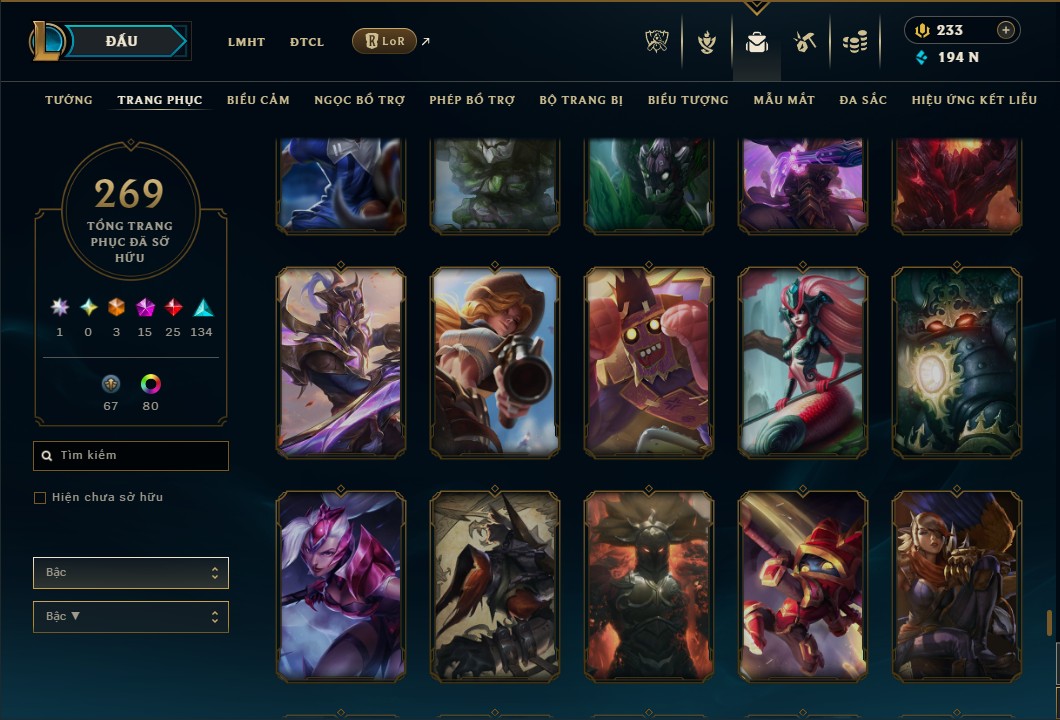Switch to the ĐTCL game mode

click(307, 42)
